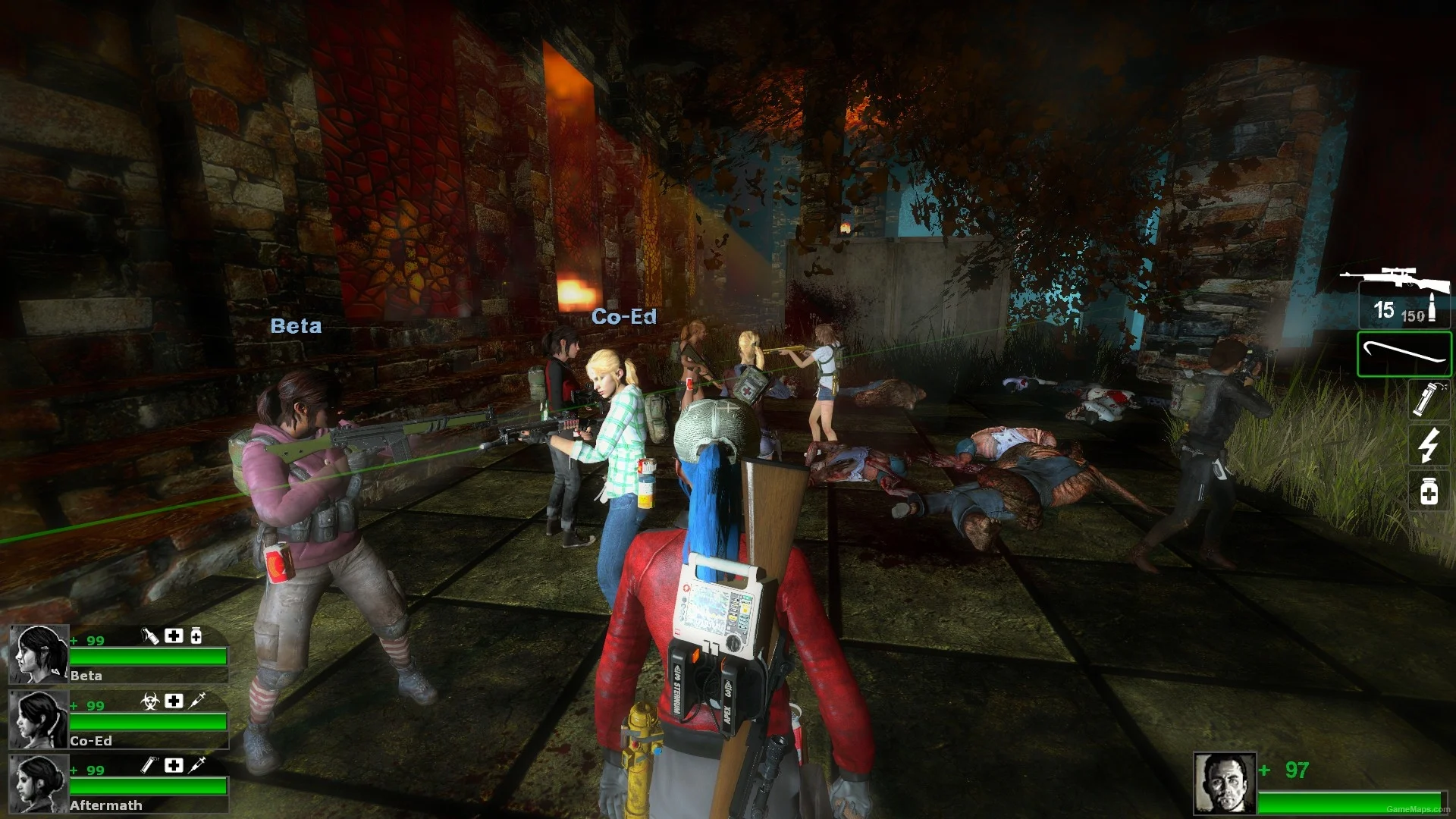Click Co-Ed's teammate portrait
The image size is (1456, 819).
(39, 719)
